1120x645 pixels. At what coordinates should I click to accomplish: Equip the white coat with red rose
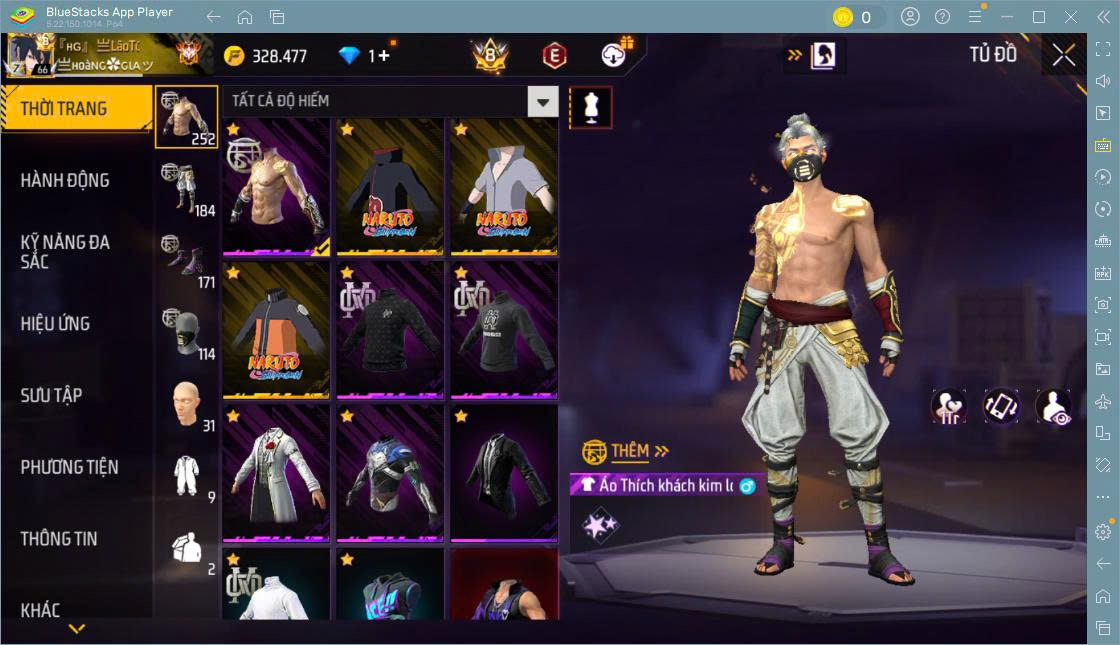click(276, 472)
